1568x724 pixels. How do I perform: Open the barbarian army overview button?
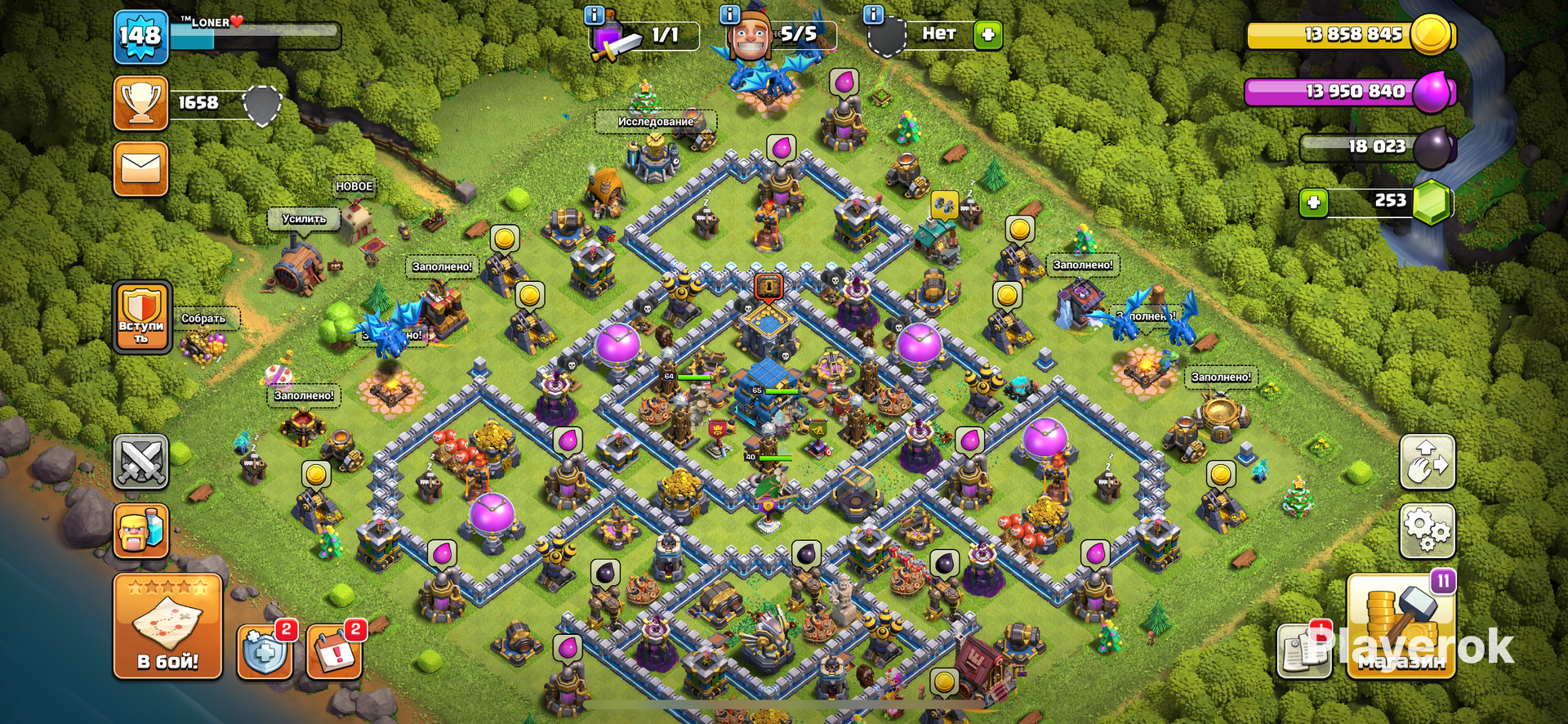[x=140, y=530]
